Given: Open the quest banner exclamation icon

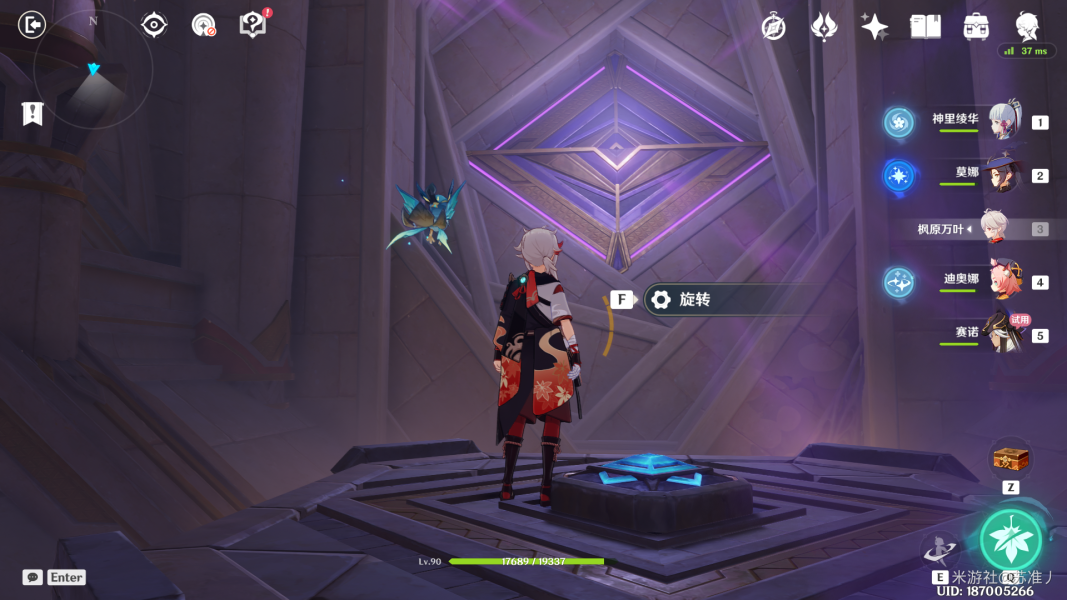Looking at the screenshot, I should (33, 113).
